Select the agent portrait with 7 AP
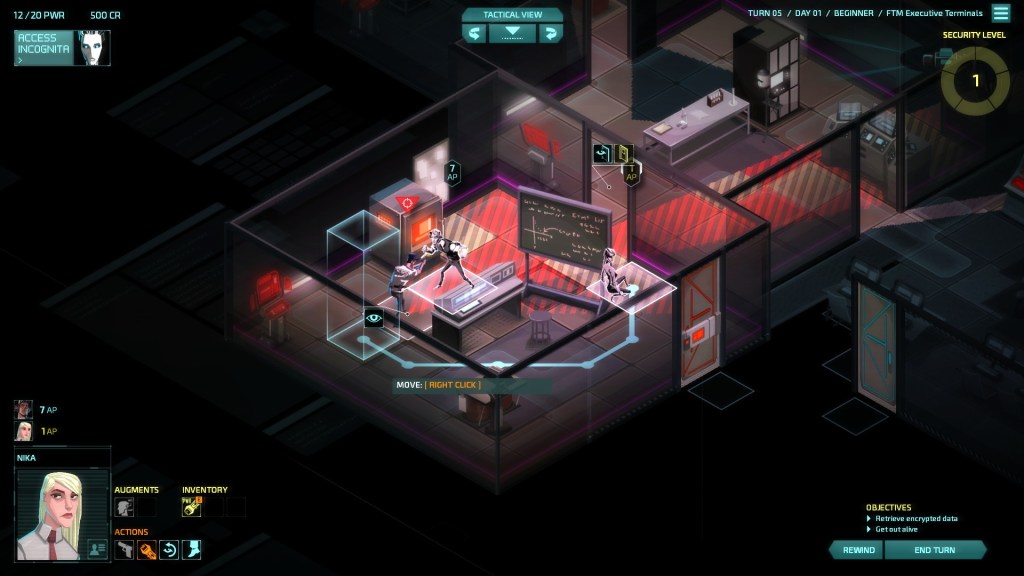1024x576 pixels. point(23,409)
